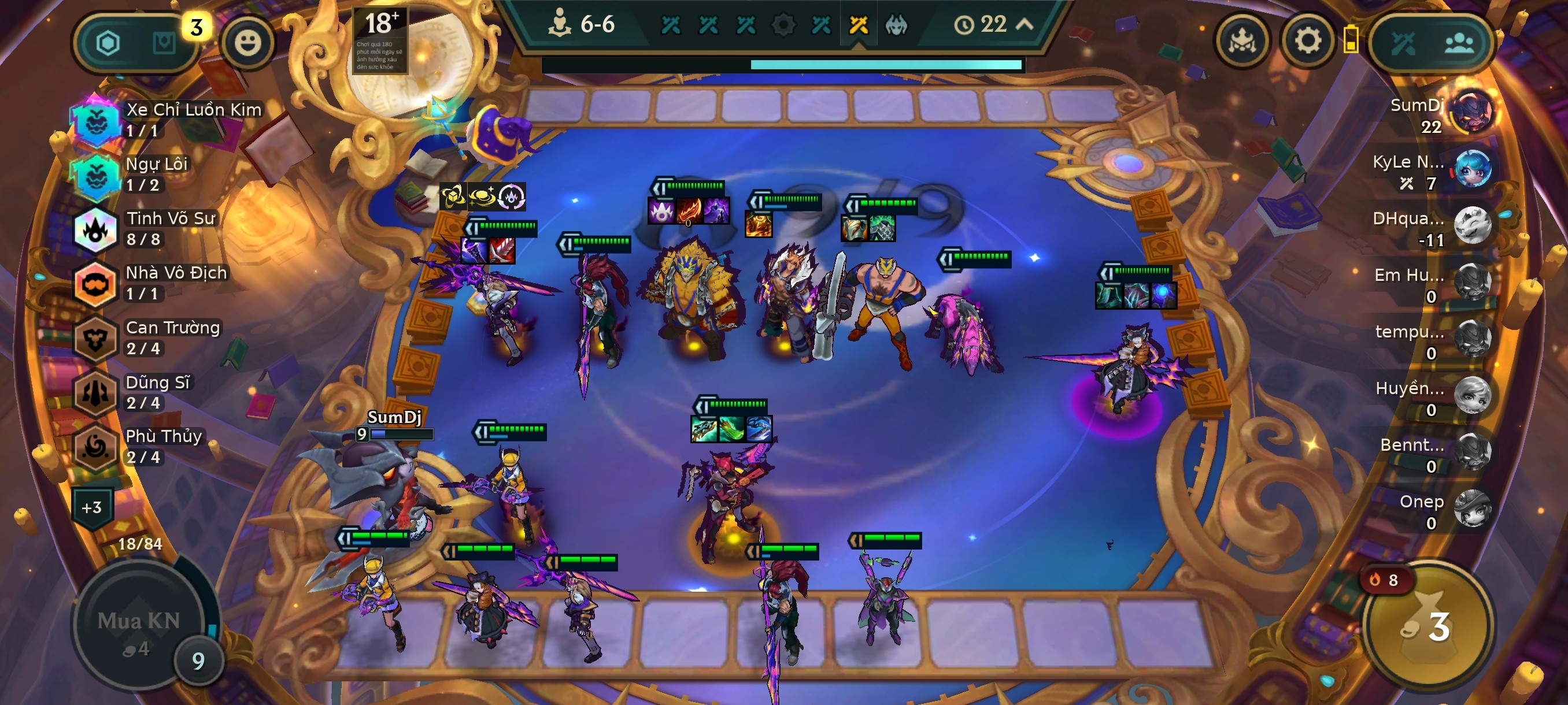The width and height of the screenshot is (1568, 705).
Task: Select the Xe Chỉ Luồn Kim trait
Action: coord(95,121)
